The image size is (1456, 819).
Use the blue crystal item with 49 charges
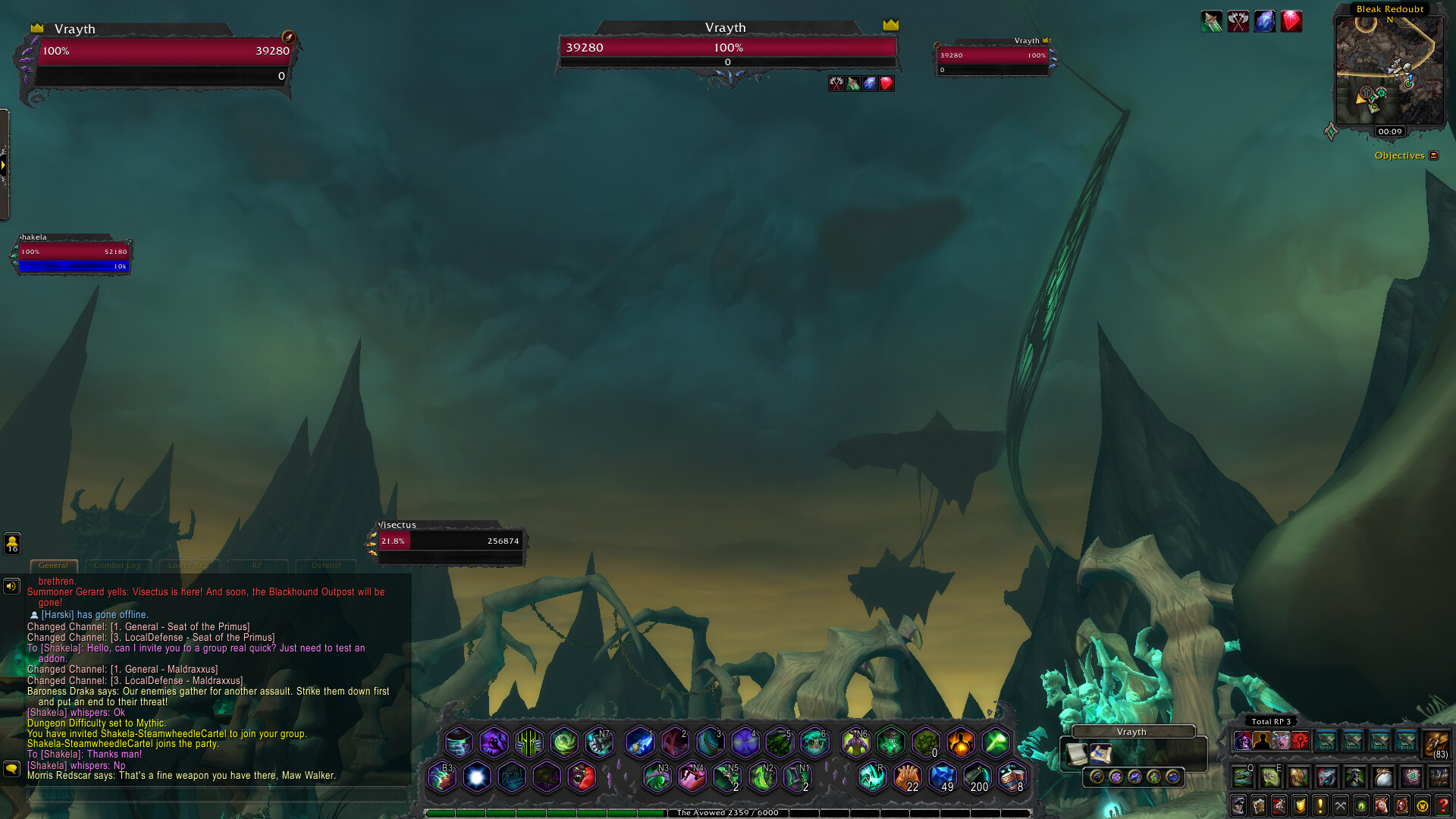(942, 777)
